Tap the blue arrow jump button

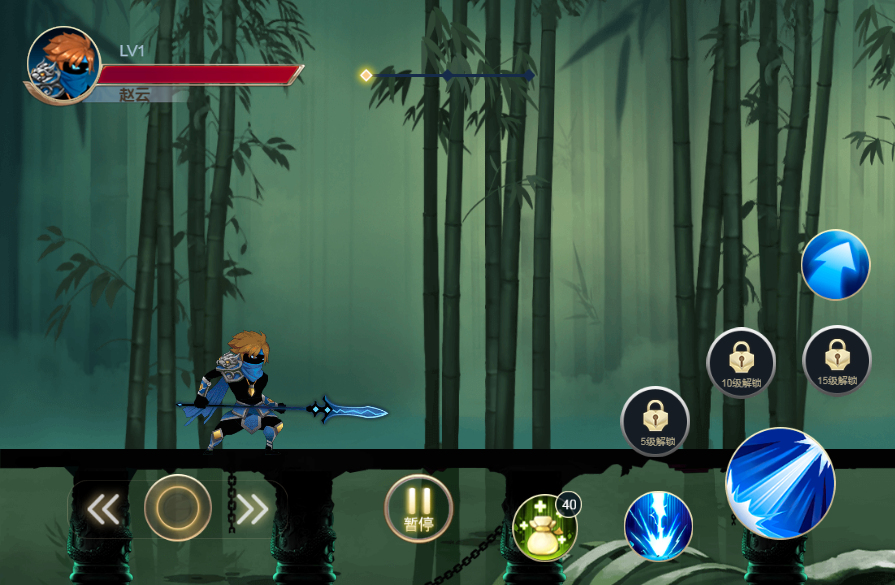pos(835,265)
